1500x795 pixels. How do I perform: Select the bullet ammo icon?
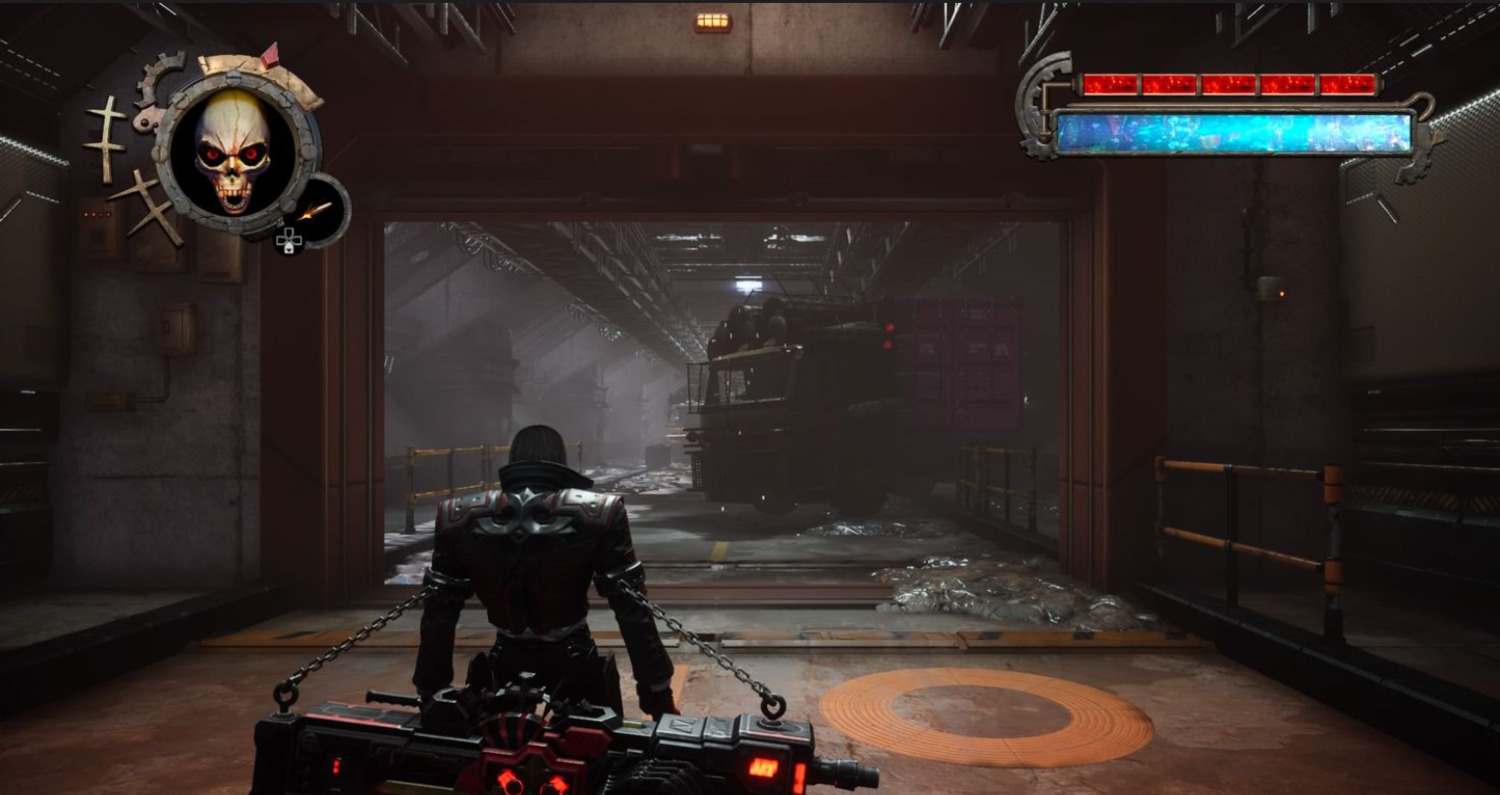tap(316, 211)
